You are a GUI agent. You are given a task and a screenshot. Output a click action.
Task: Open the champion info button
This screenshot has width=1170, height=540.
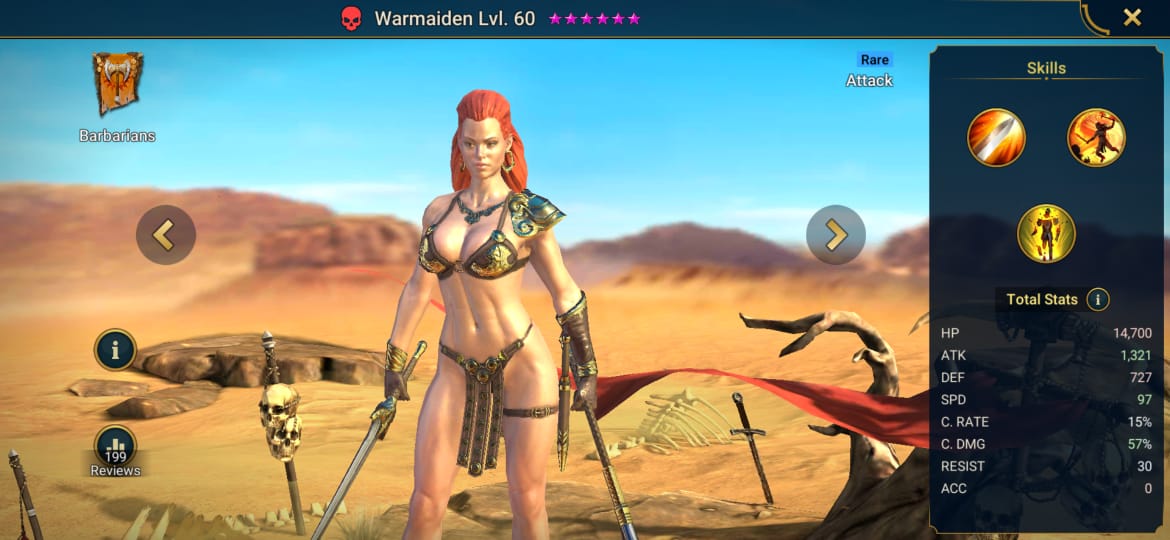click(x=116, y=350)
